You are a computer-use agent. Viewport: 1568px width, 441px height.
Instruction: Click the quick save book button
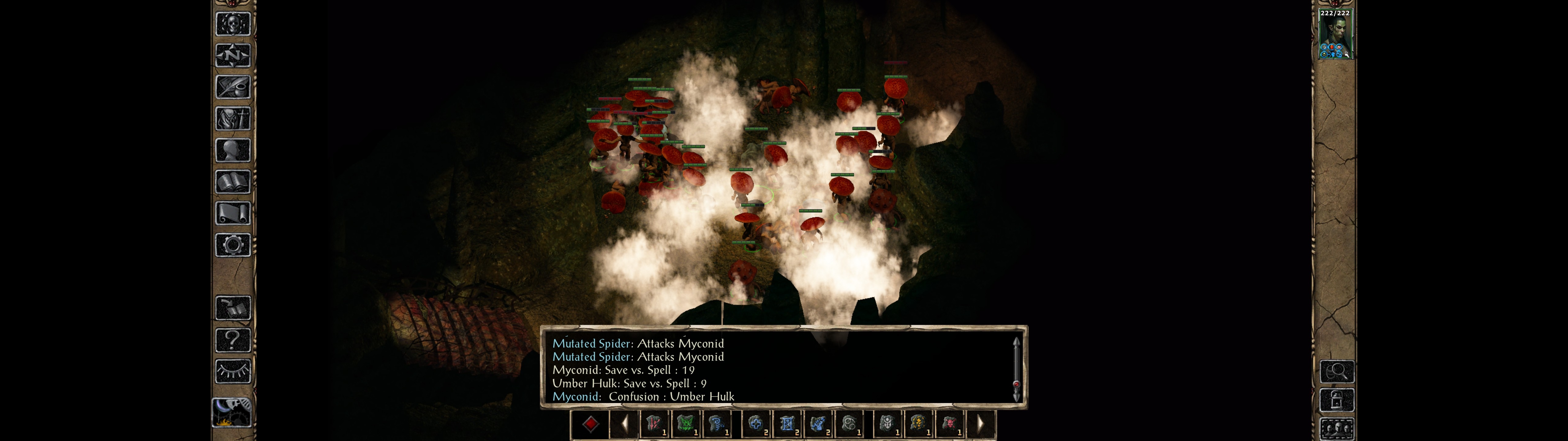pyautogui.click(x=232, y=308)
